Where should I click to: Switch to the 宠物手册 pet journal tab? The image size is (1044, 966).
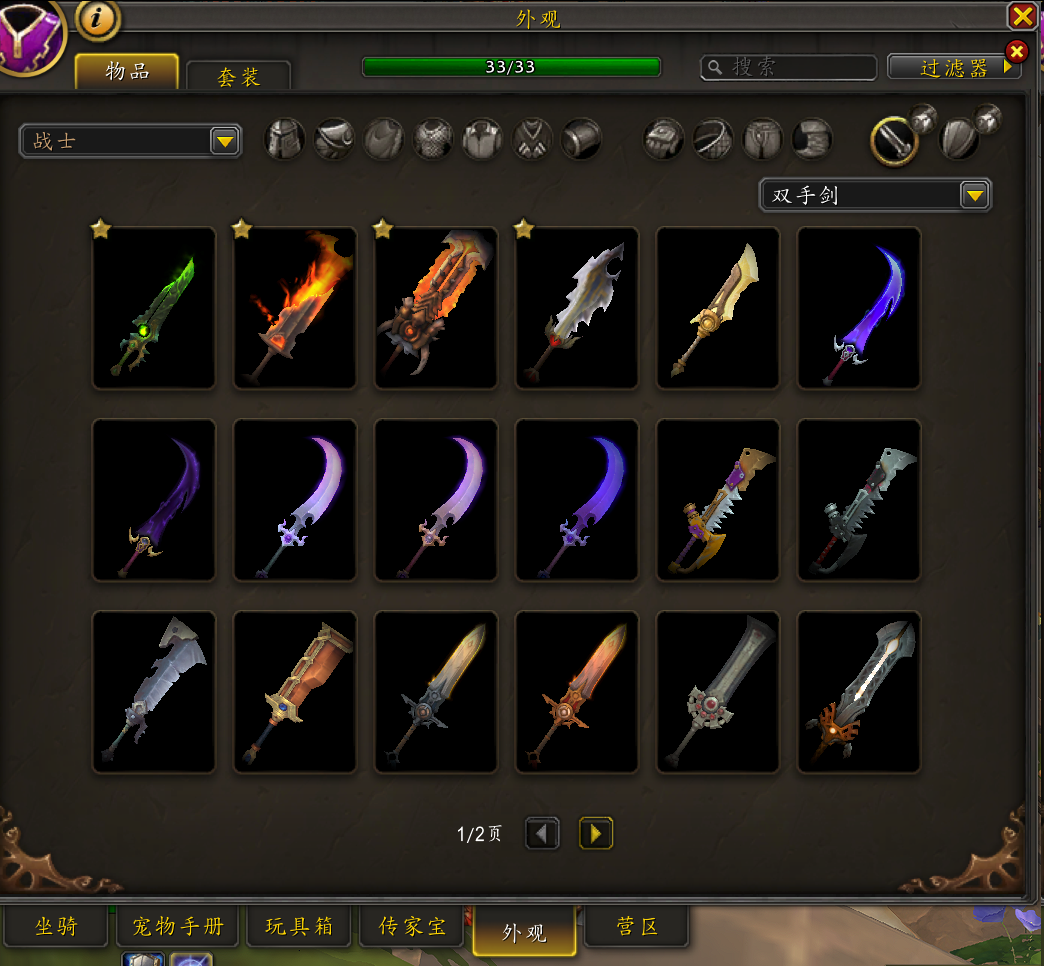click(x=178, y=927)
